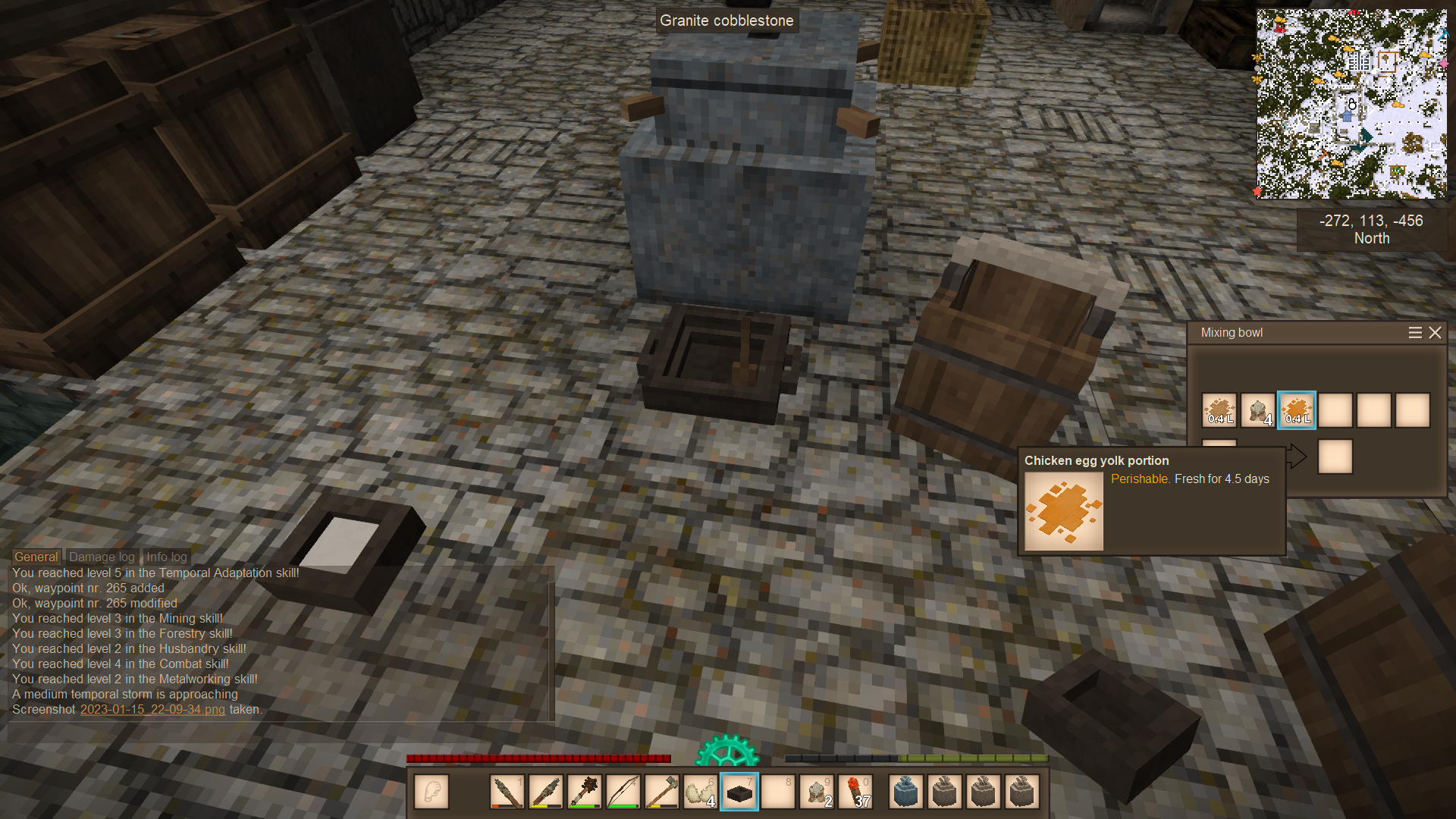This screenshot has width=1456, height=819.
Task: Choose the stone hammer hotbar slot
Action: (x=661, y=792)
